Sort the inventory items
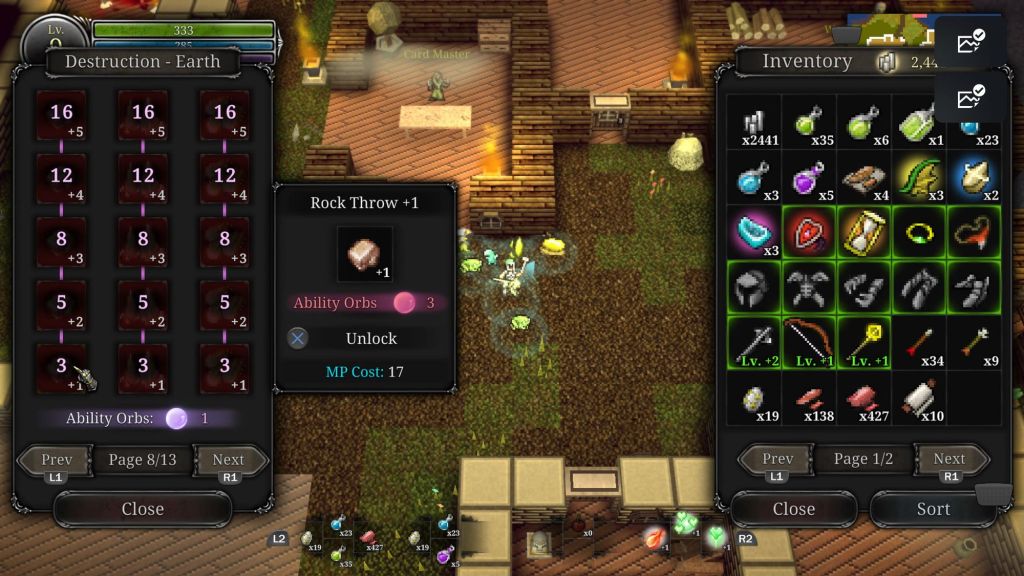The height and width of the screenshot is (576, 1024). point(932,509)
